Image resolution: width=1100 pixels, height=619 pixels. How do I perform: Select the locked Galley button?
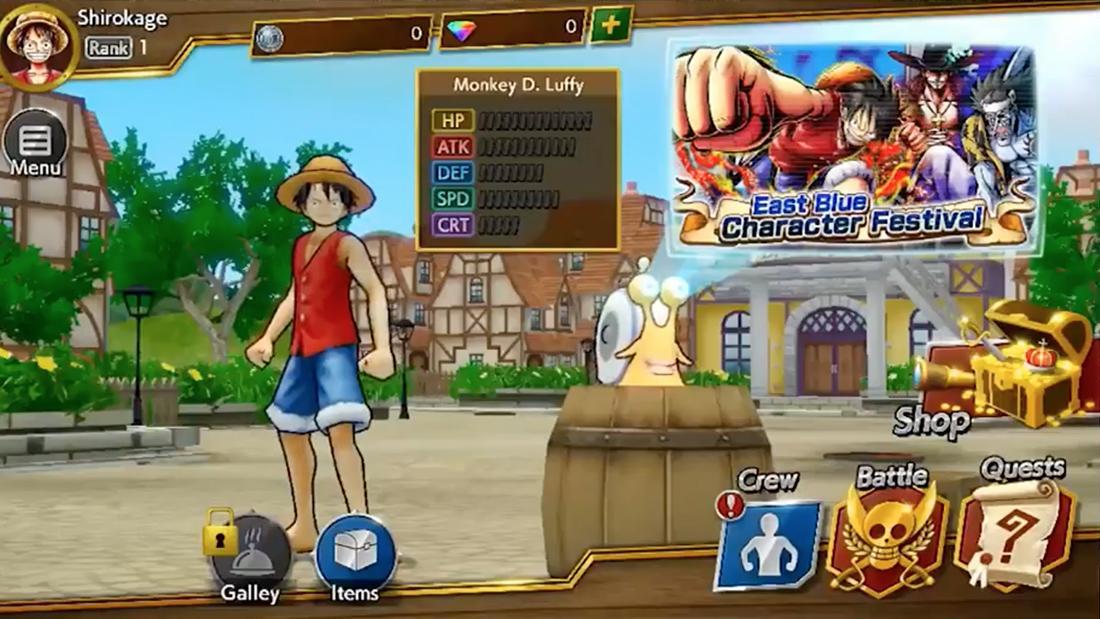click(x=250, y=555)
